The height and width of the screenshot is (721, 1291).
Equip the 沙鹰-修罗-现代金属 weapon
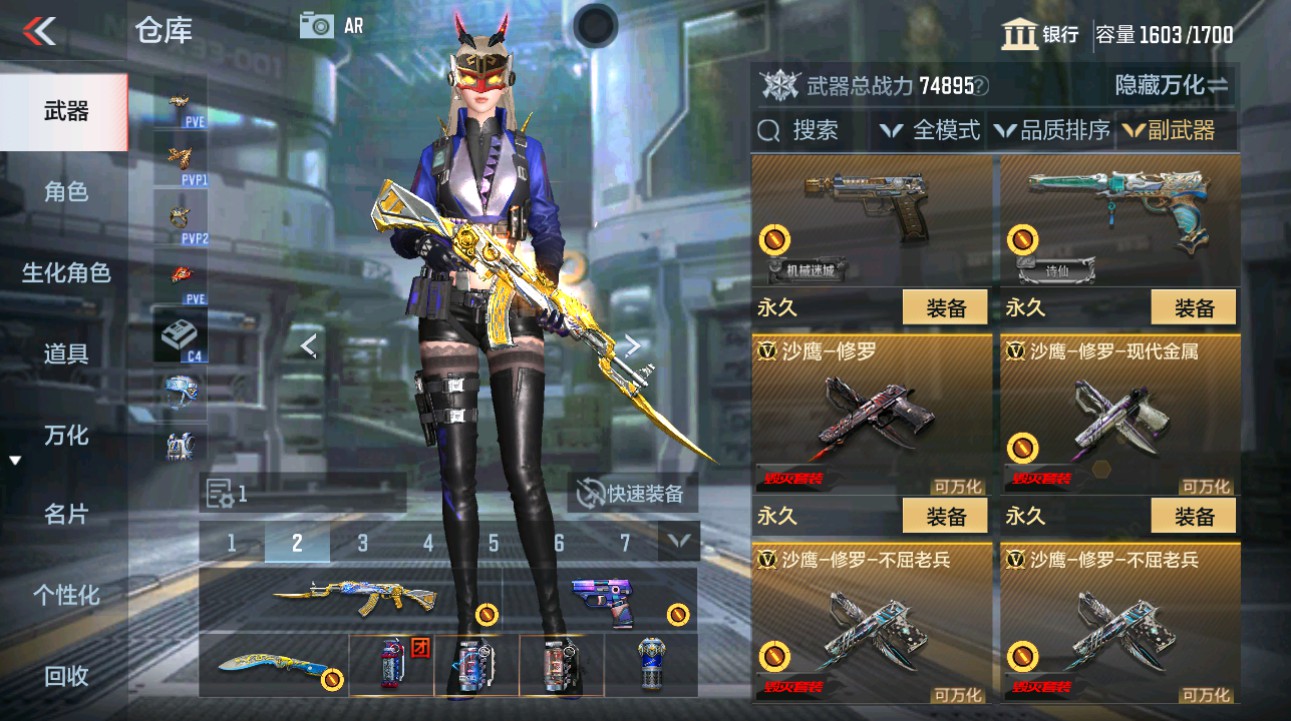point(1191,516)
